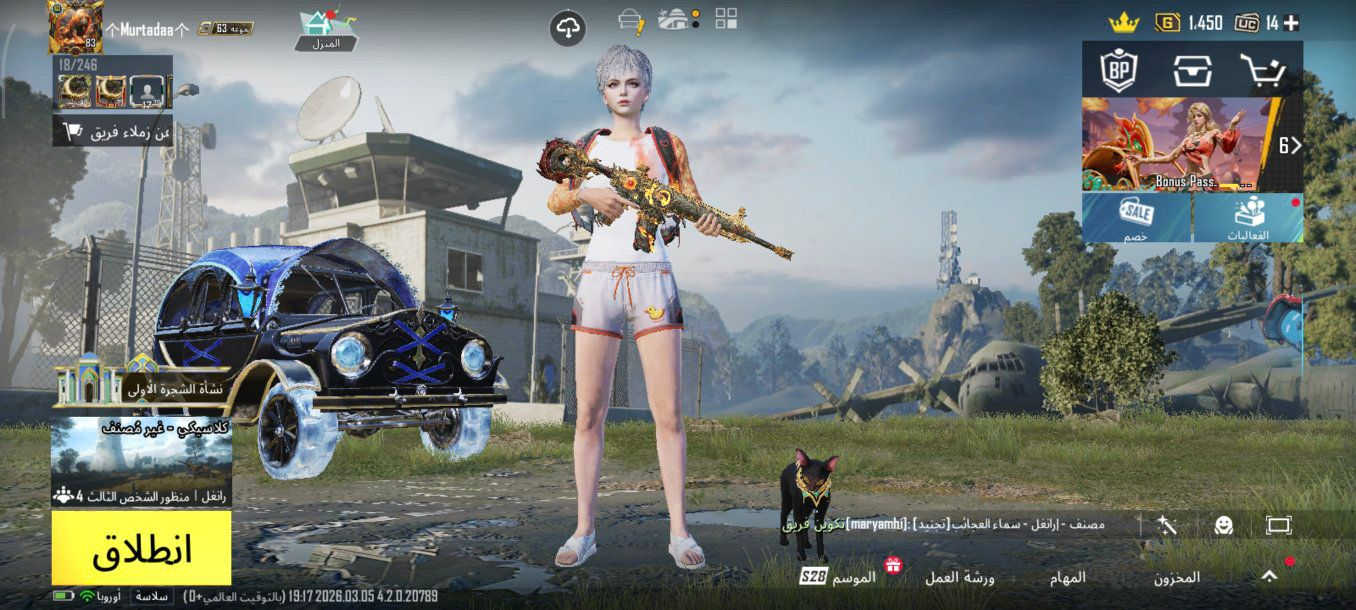
Task: Open the BP shield icon
Action: (x=1118, y=70)
